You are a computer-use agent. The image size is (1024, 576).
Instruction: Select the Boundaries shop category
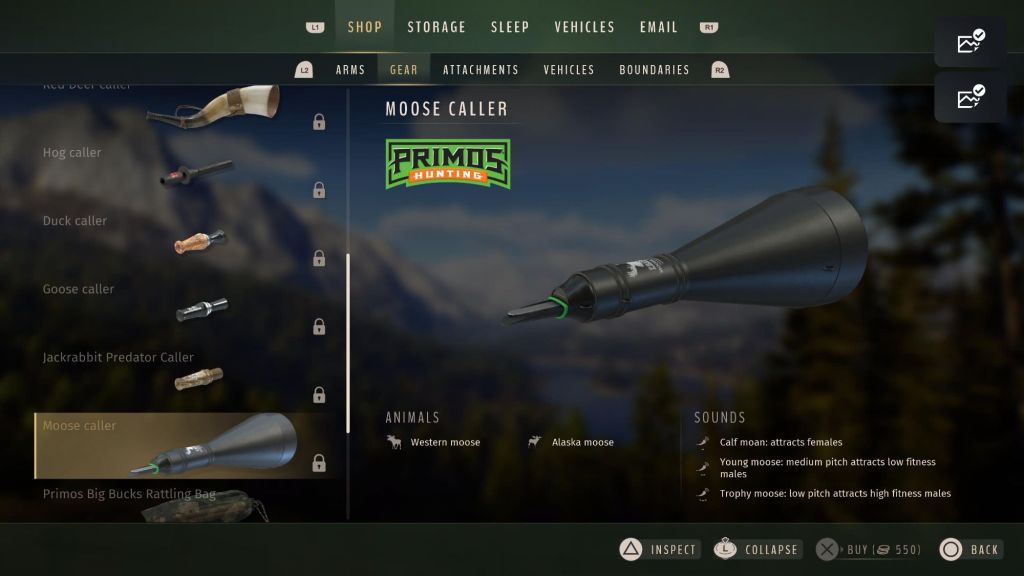tap(654, 70)
